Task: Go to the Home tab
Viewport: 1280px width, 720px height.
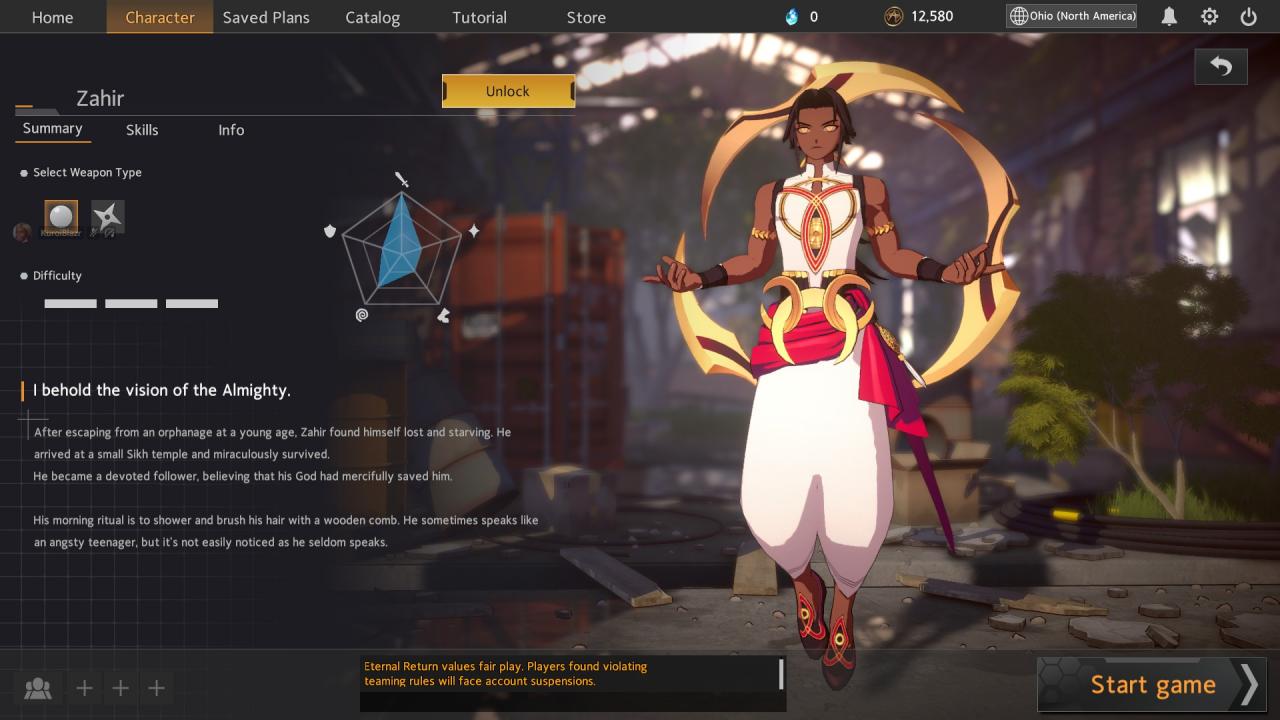Action: (x=52, y=17)
